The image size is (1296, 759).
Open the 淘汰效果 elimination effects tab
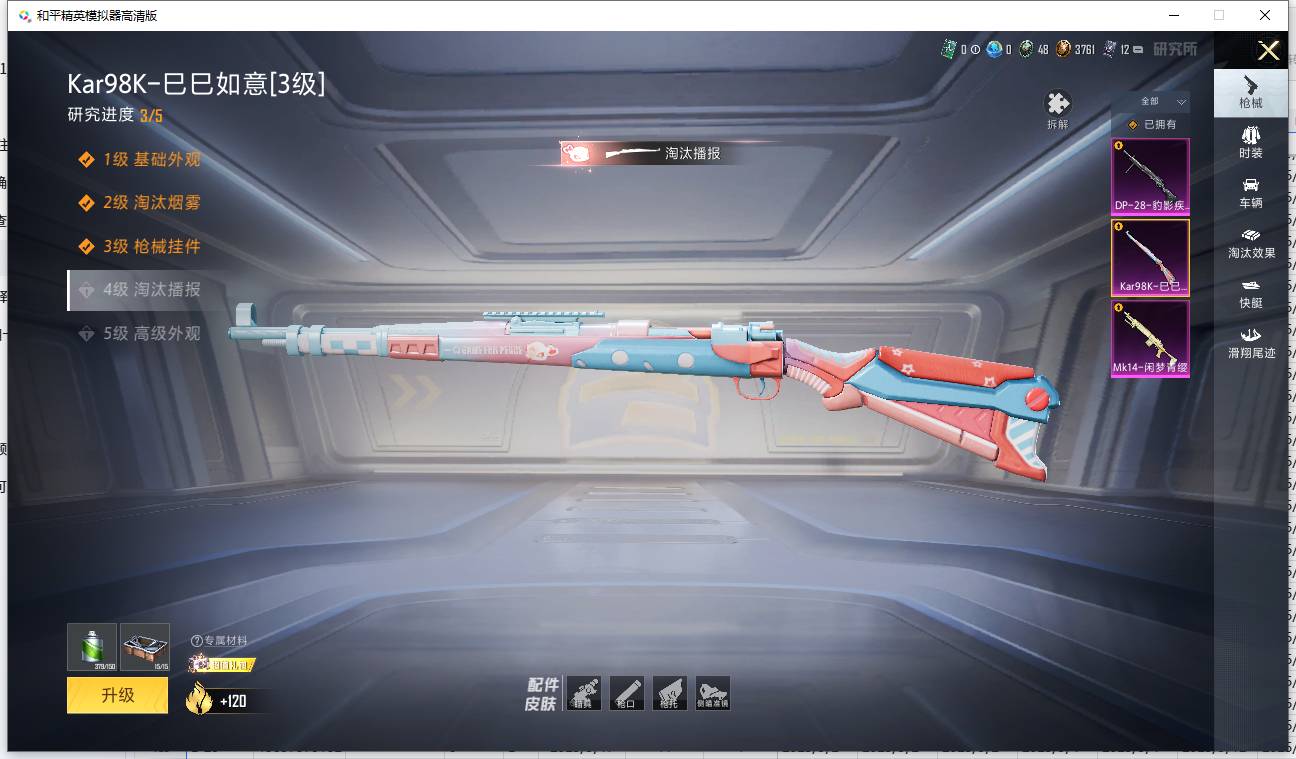(1250, 242)
